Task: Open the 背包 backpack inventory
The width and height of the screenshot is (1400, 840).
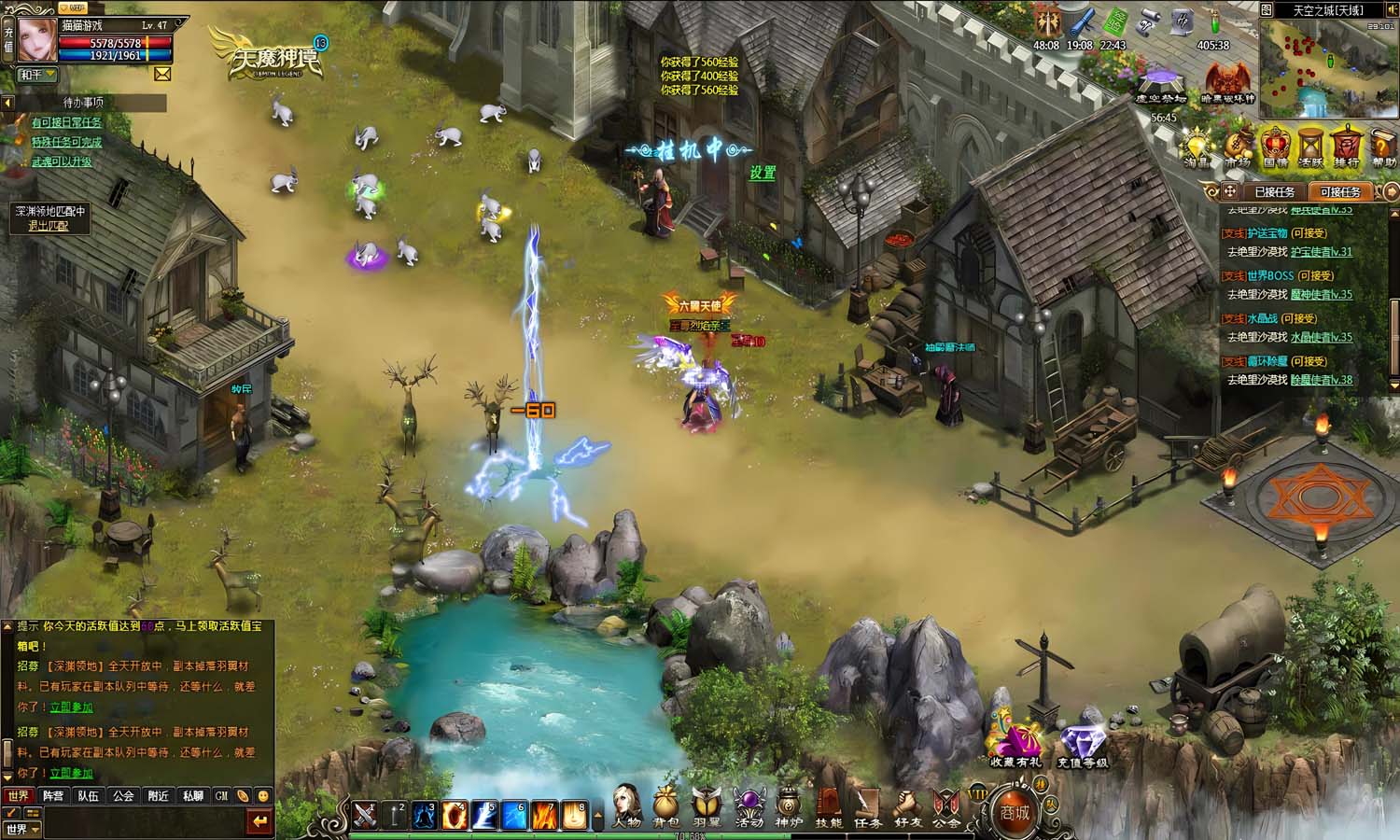Action: click(666, 805)
